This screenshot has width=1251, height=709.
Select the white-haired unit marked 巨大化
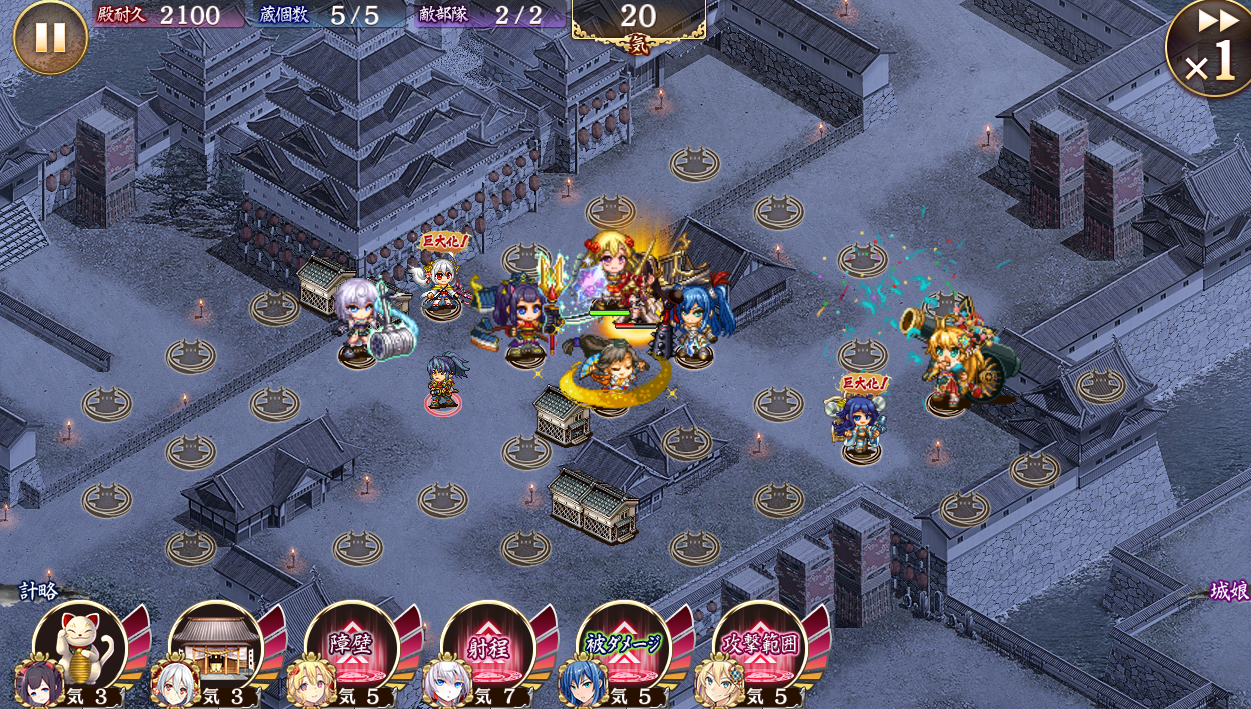tap(442, 283)
